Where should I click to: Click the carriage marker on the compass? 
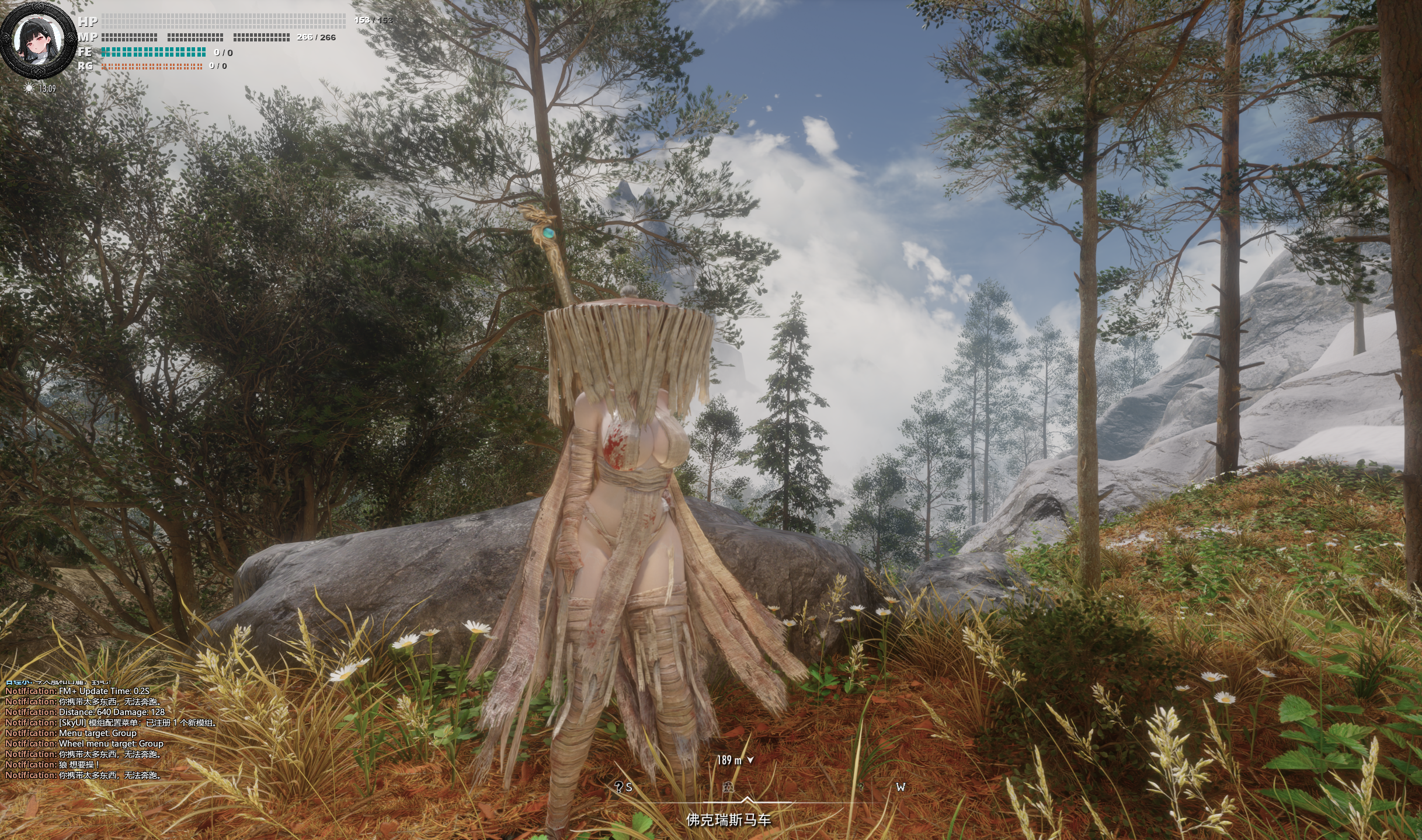point(728,787)
